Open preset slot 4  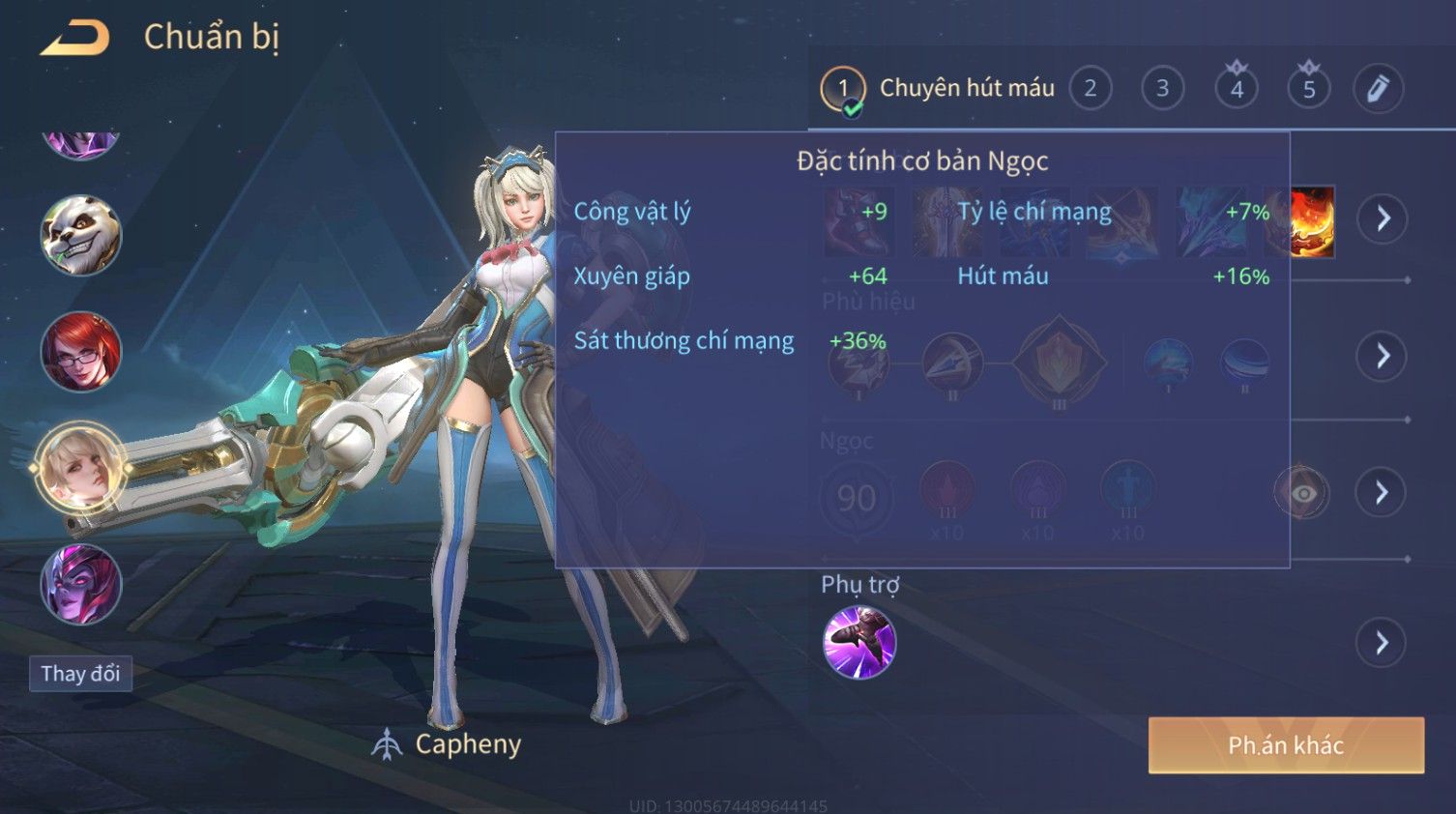1236,89
